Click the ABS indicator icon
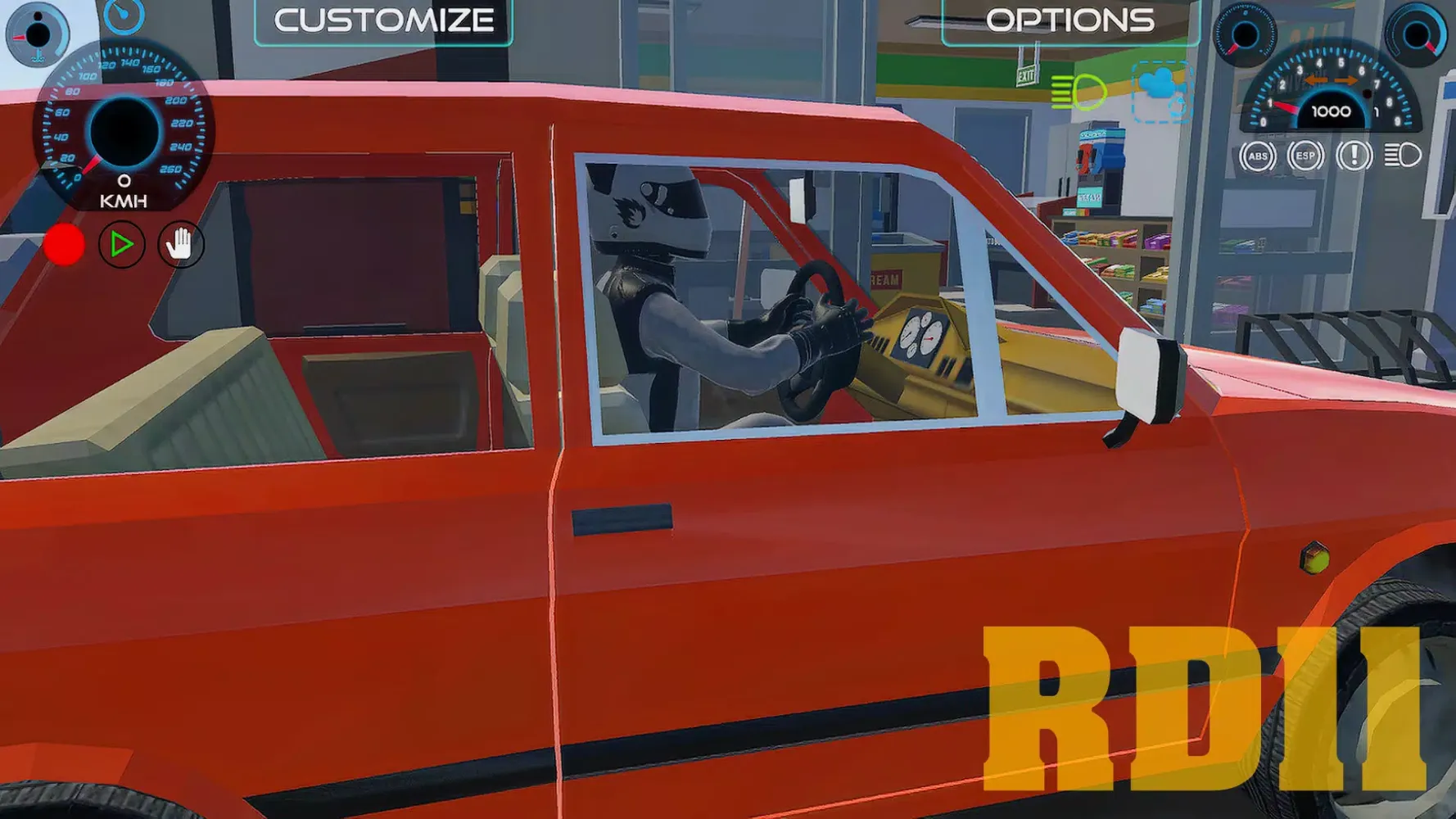The height and width of the screenshot is (819, 1456). click(1259, 156)
